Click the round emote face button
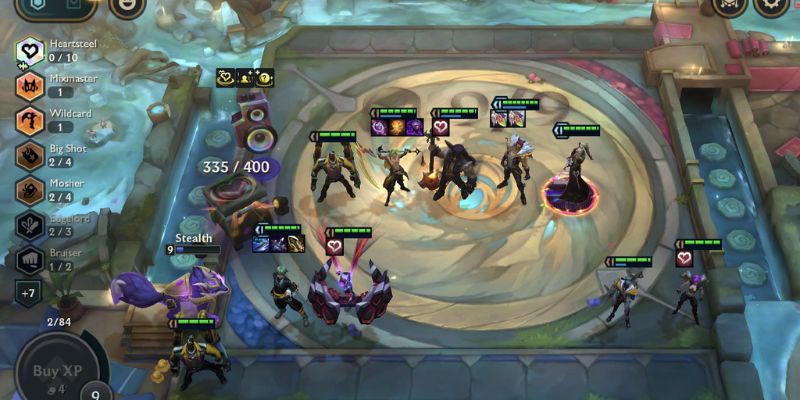800x400 pixels. [127, 5]
